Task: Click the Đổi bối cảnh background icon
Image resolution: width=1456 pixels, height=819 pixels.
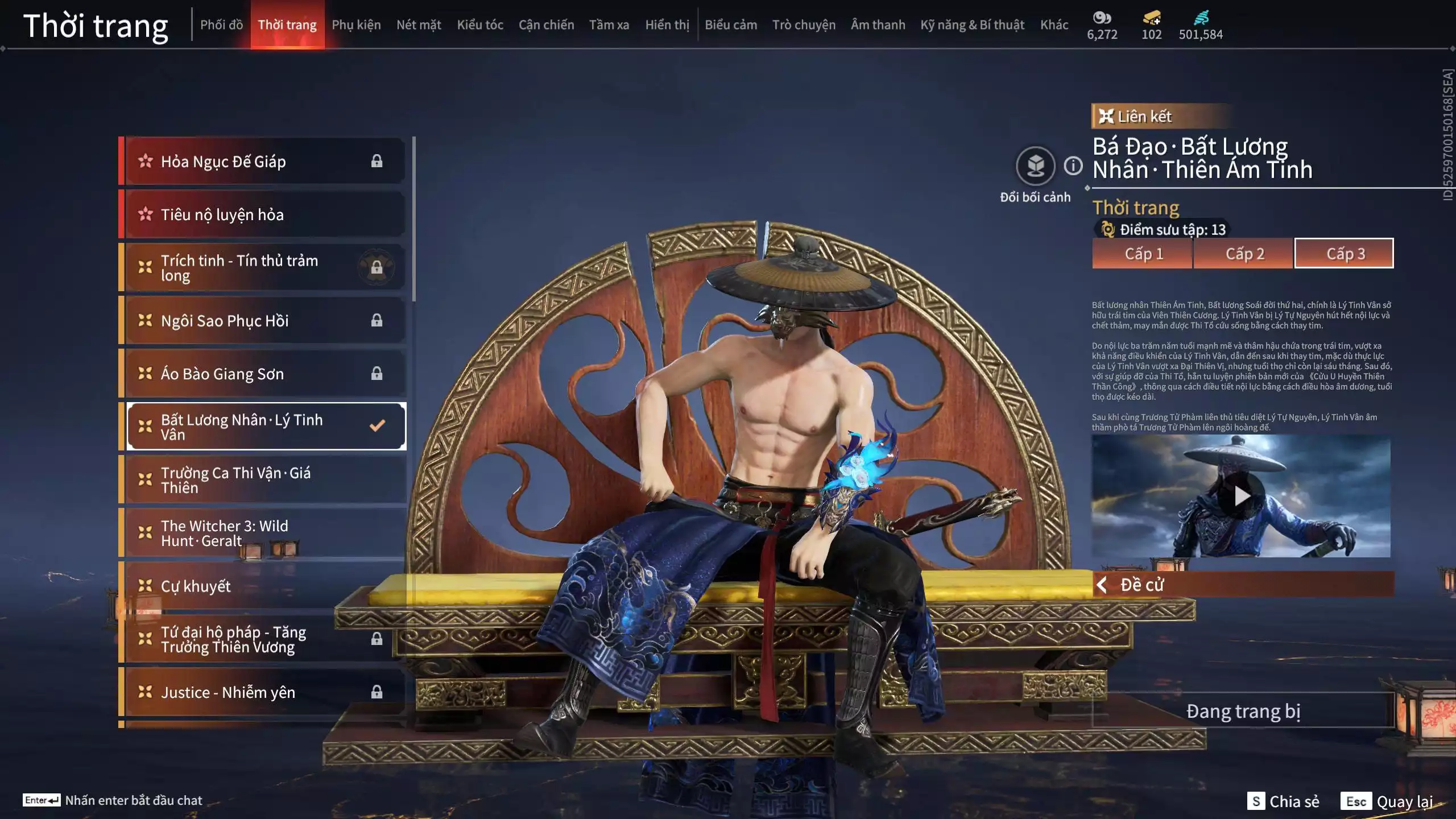Action: click(1035, 166)
